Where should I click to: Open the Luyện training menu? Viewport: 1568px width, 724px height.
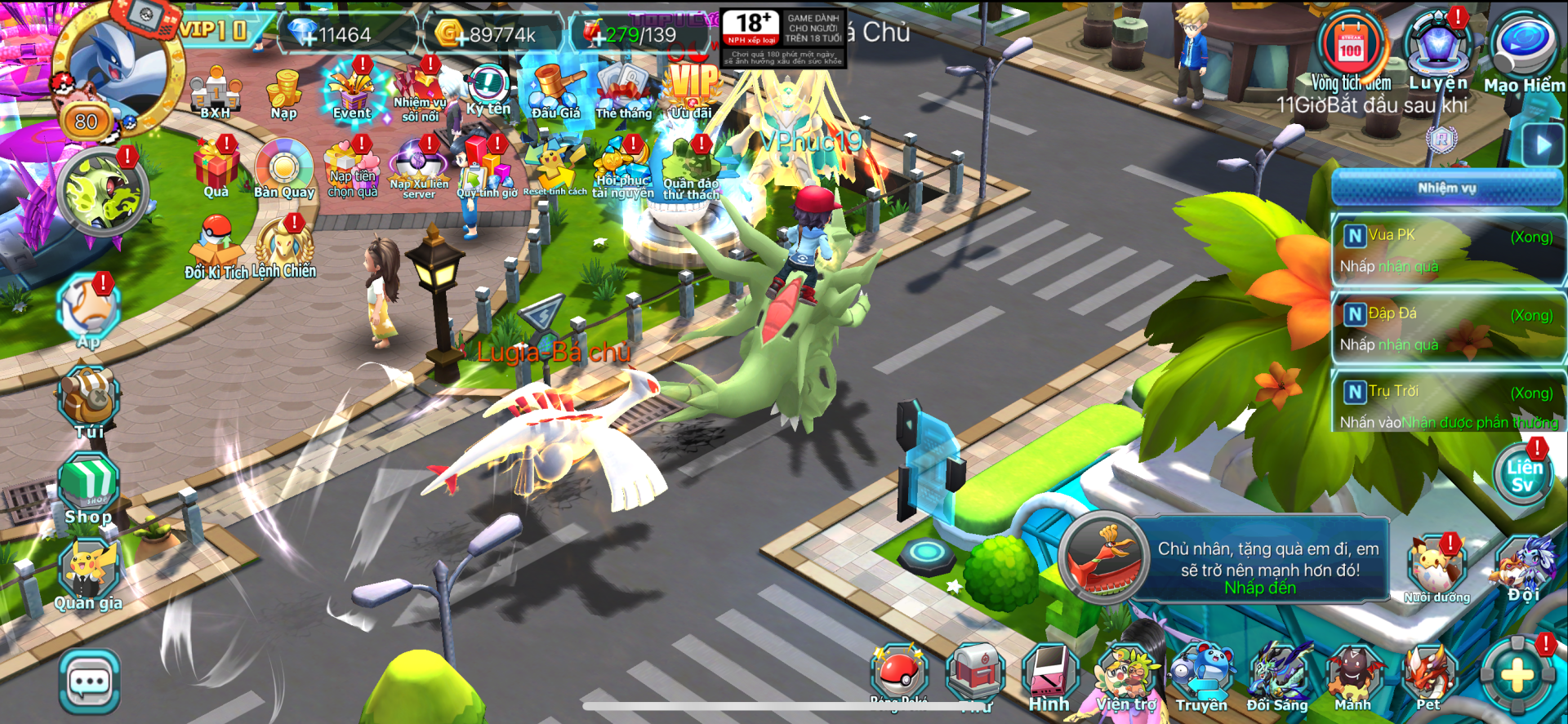click(1437, 49)
